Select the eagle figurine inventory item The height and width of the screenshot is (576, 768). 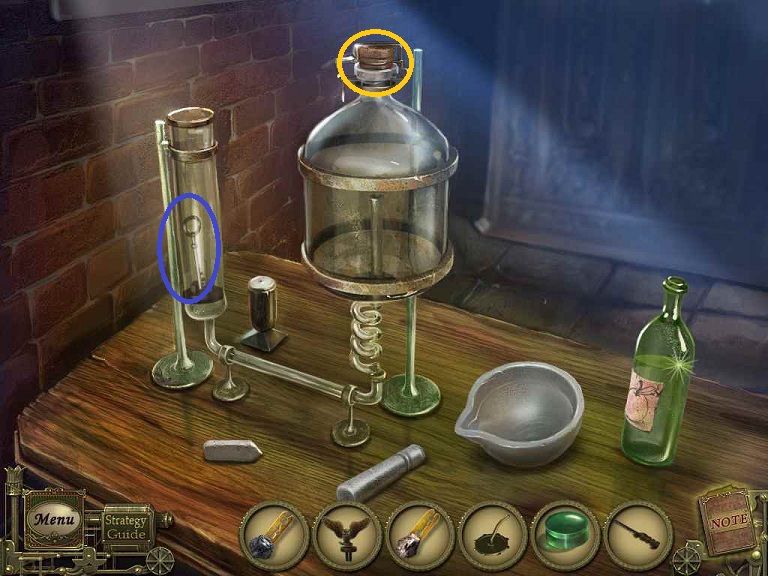347,535
